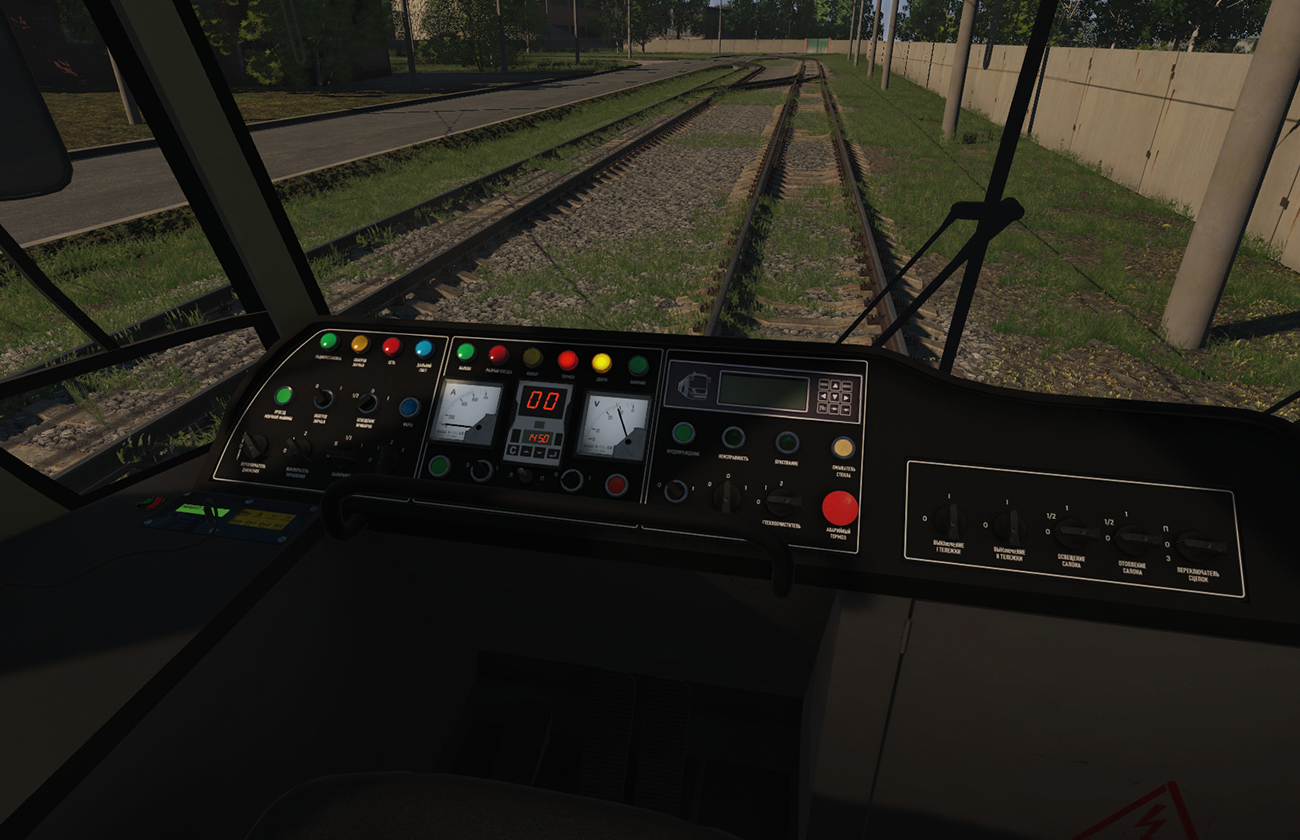
Task: Push the blue Фары headlights button
Action: [409, 407]
